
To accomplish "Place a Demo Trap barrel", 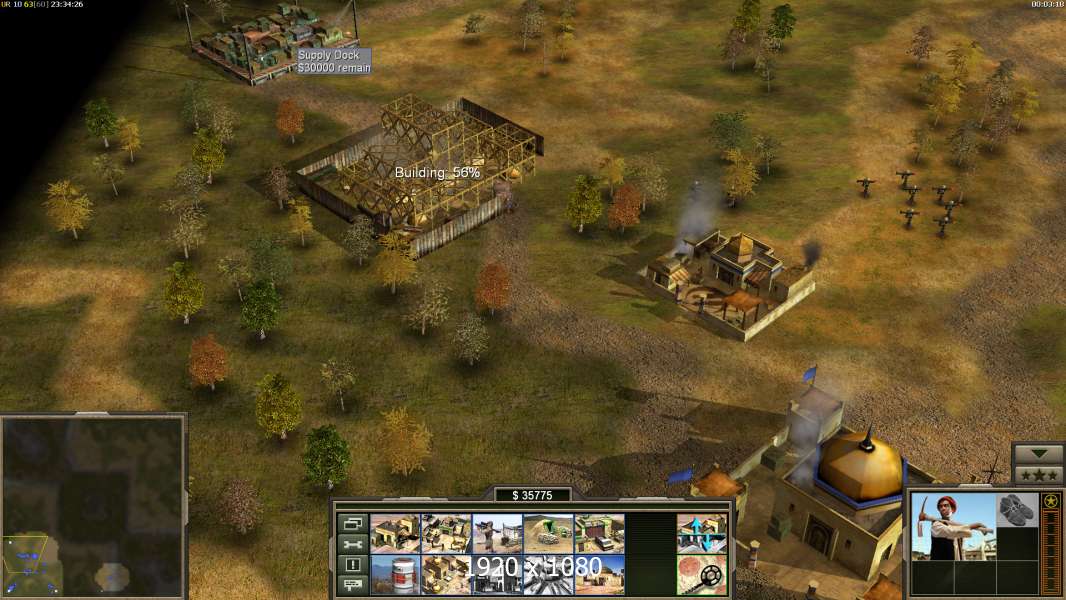I will pyautogui.click(x=395, y=575).
